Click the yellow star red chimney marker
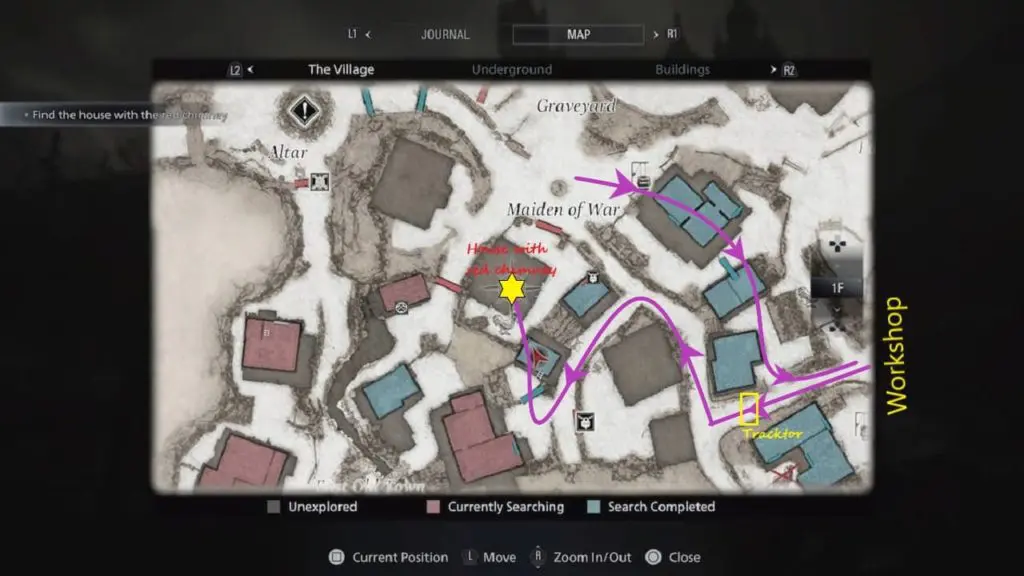Screen dimensions: 1024x576 512,290
